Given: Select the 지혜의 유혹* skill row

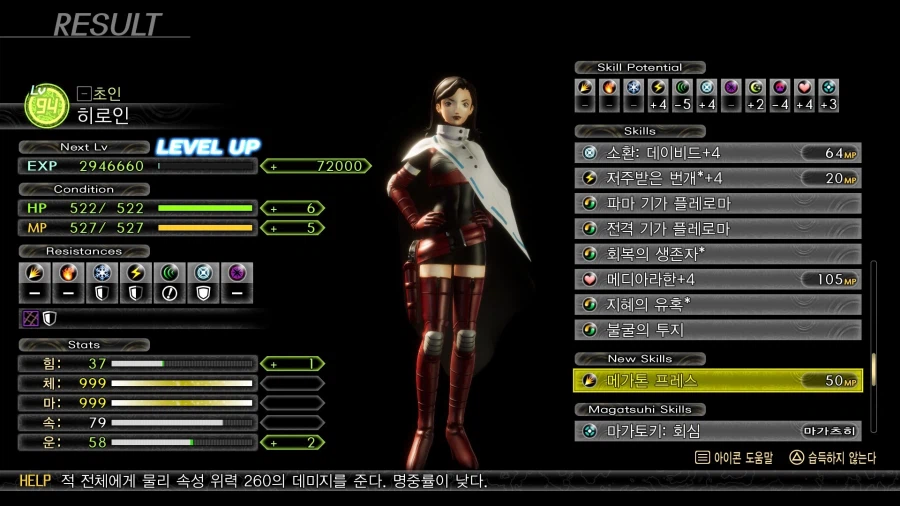Looking at the screenshot, I should tap(717, 304).
